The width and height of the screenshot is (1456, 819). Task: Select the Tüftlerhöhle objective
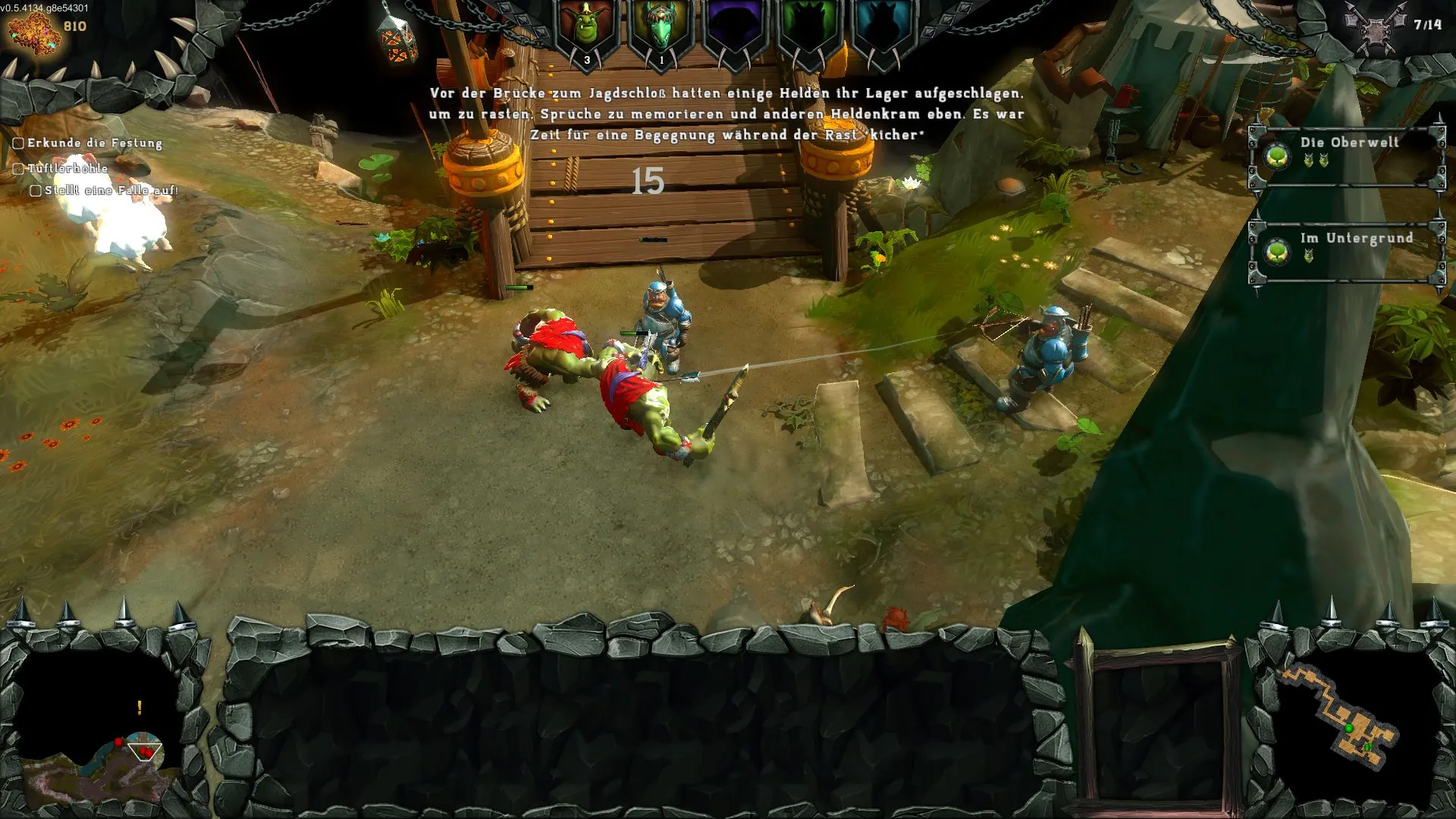67,168
